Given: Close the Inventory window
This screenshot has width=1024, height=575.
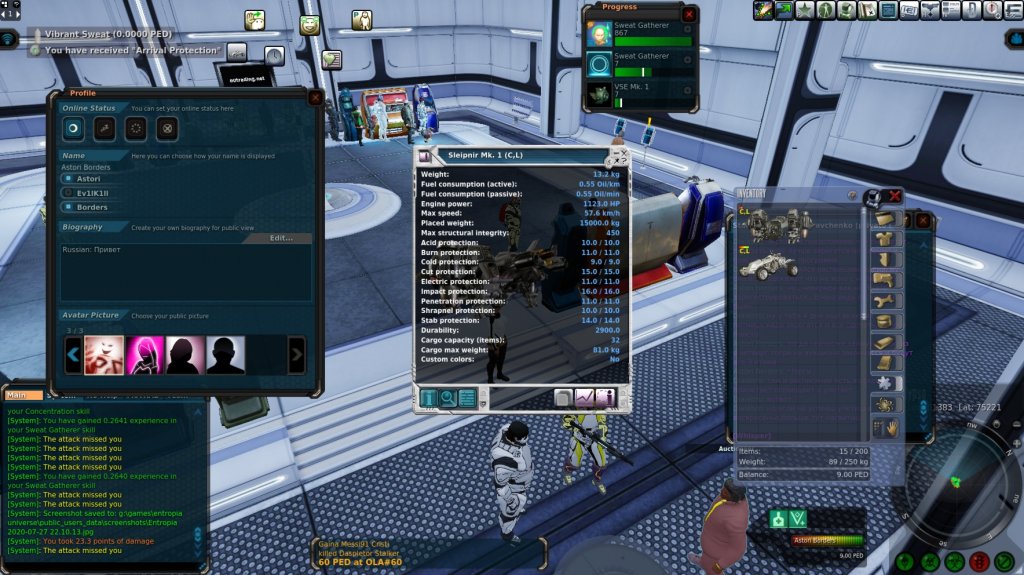Looking at the screenshot, I should 894,197.
